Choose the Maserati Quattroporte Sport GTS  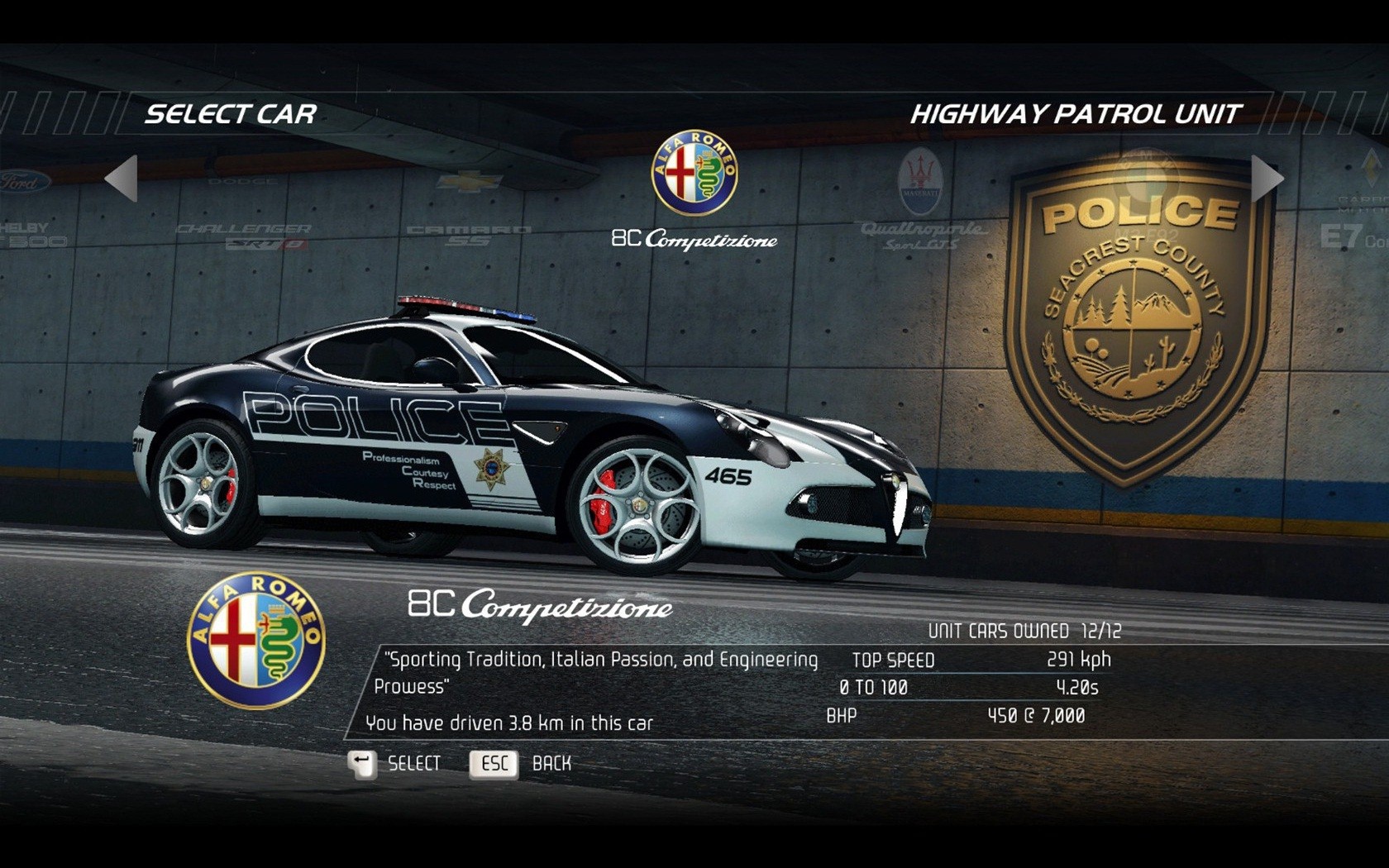coord(921,203)
